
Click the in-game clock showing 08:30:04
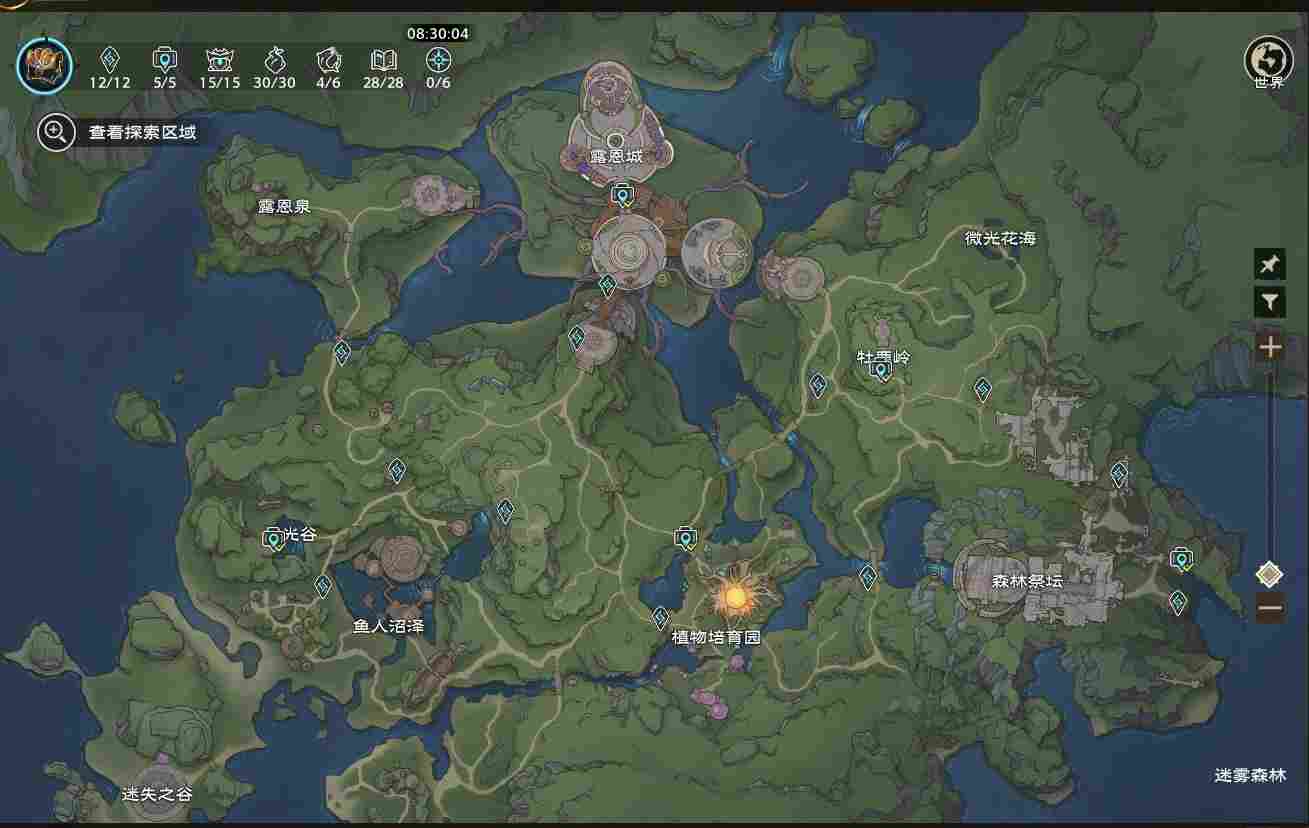point(438,31)
